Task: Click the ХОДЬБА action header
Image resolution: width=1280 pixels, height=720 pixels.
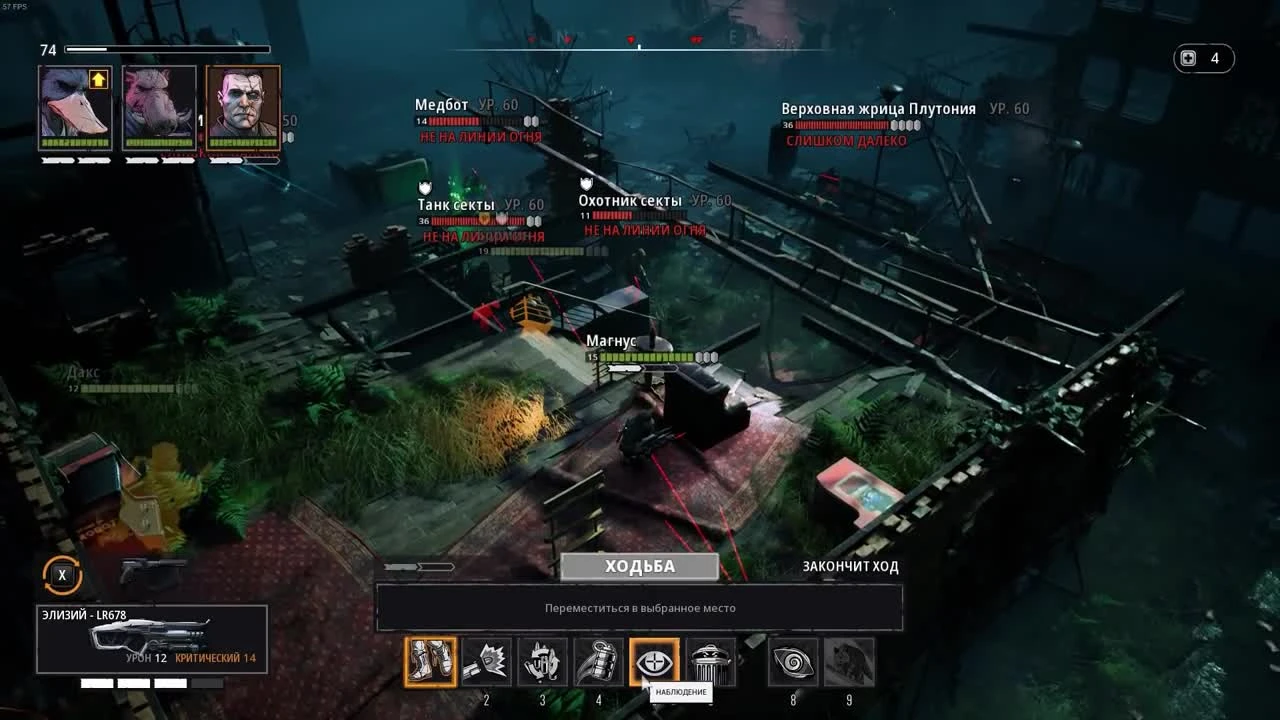Action: [x=640, y=566]
